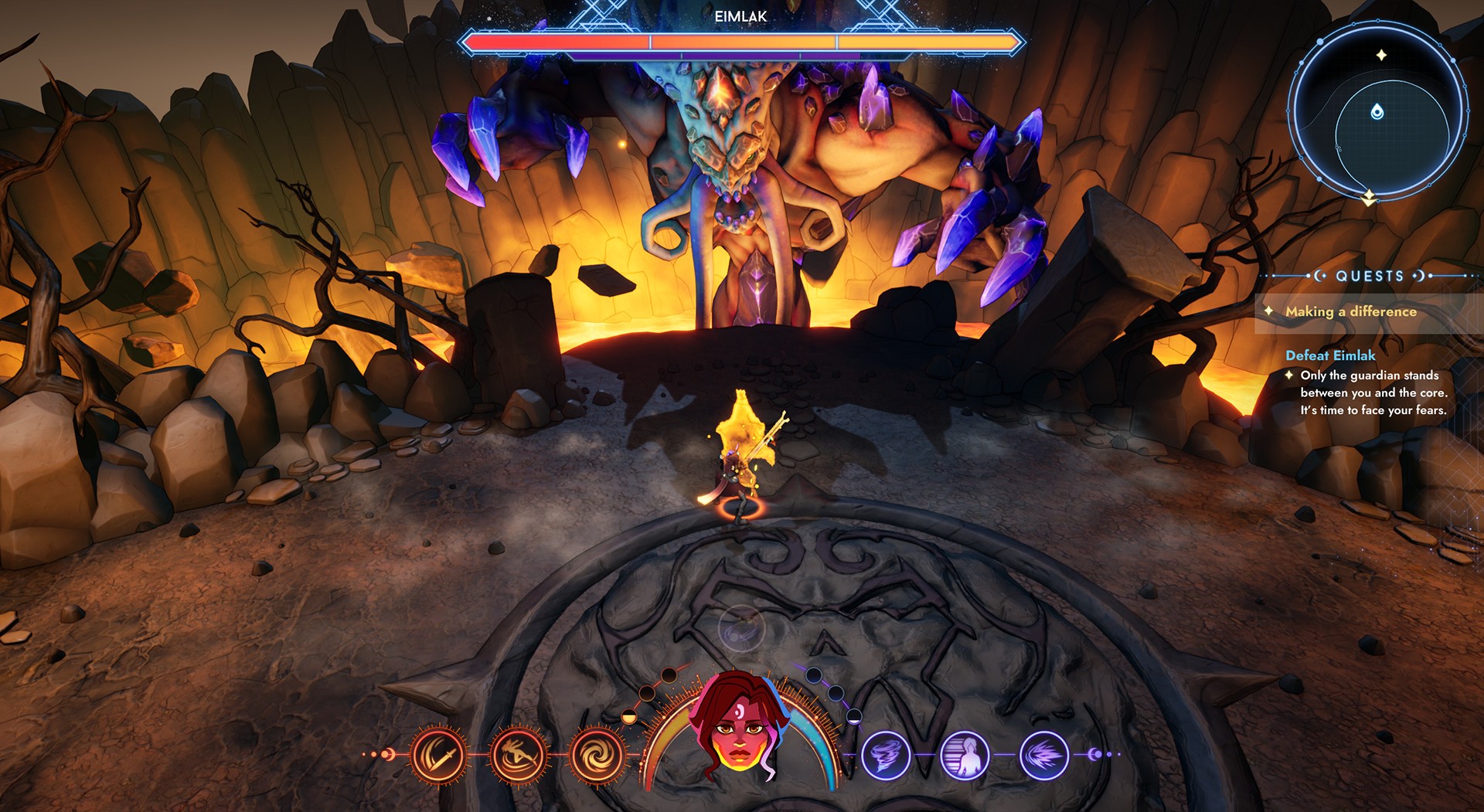Trigger the orange spiral vortex ability

597,754
